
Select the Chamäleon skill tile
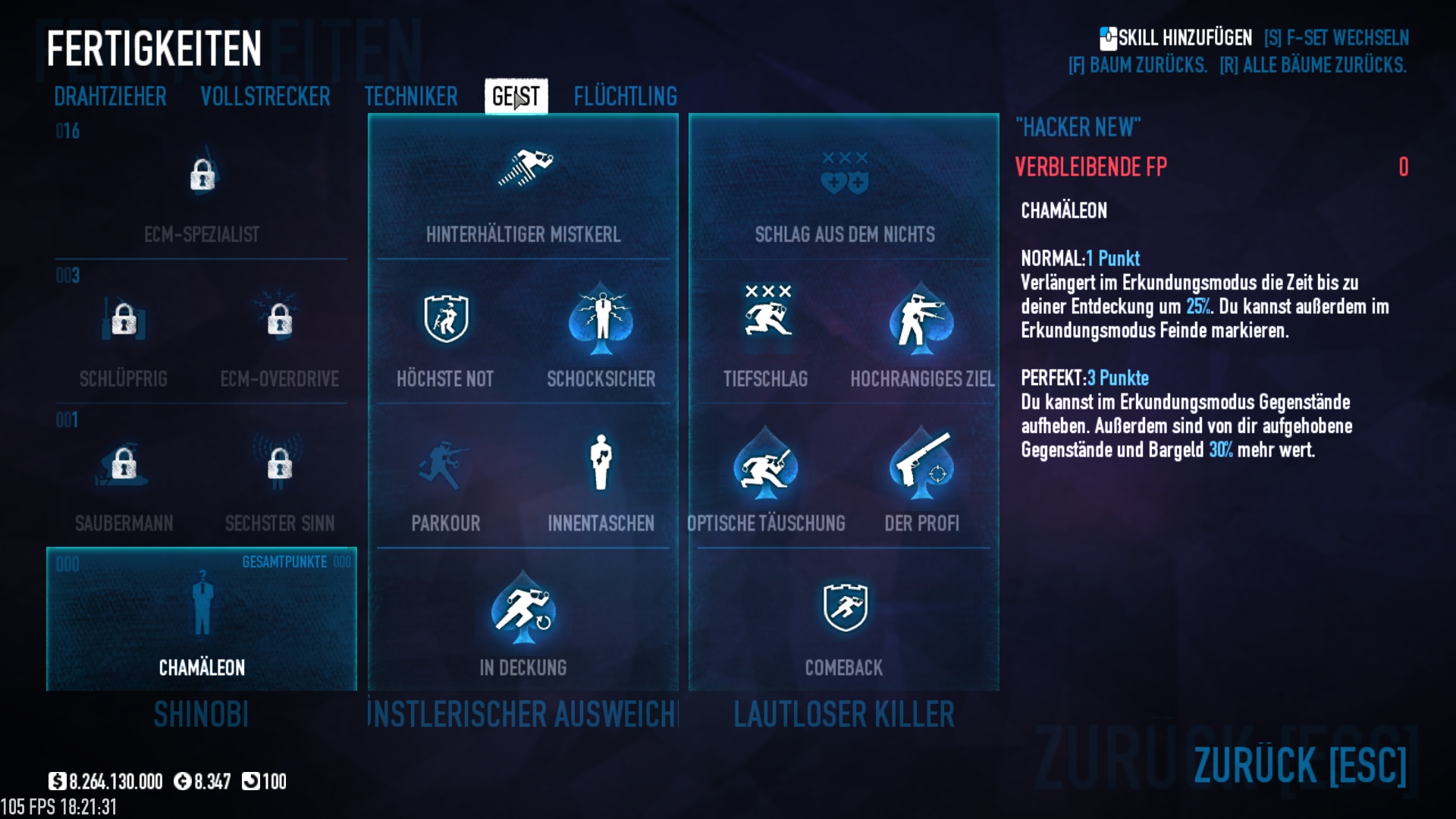coord(202,620)
